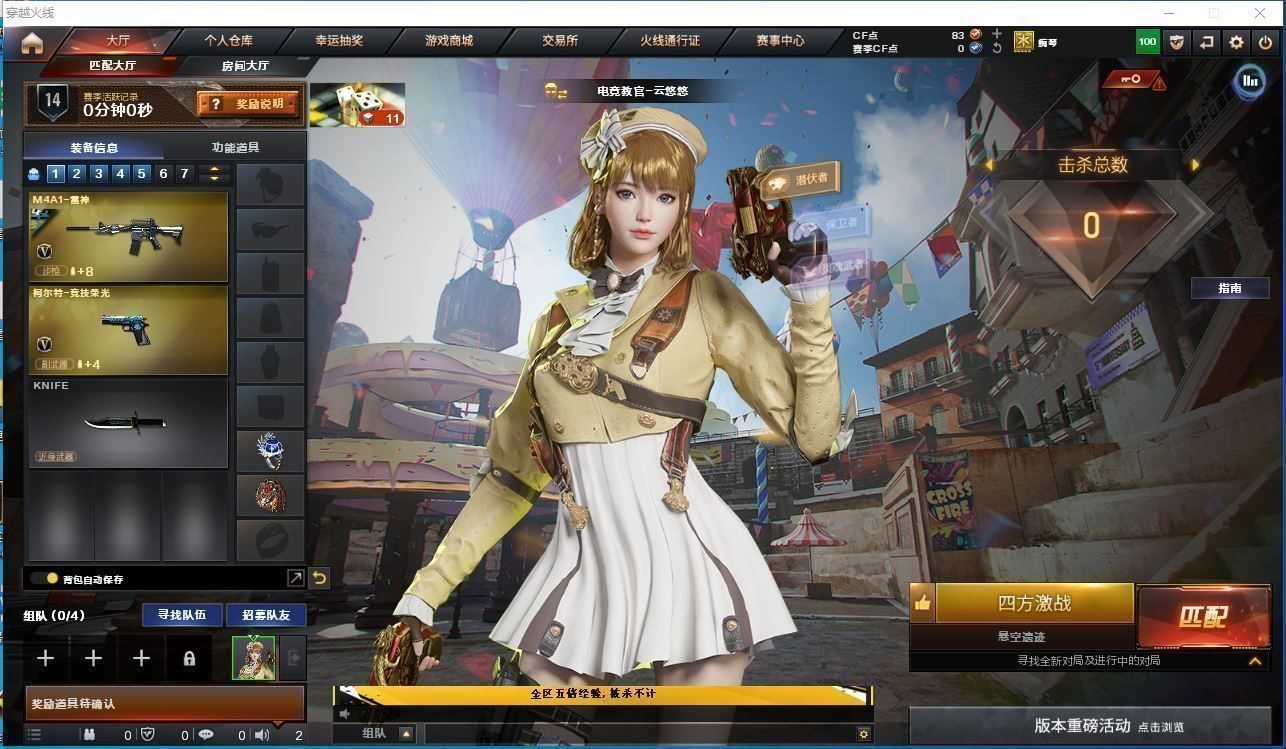Switch to the 房间大厅 room lobby tab
This screenshot has height=749, width=1286.
click(x=245, y=66)
